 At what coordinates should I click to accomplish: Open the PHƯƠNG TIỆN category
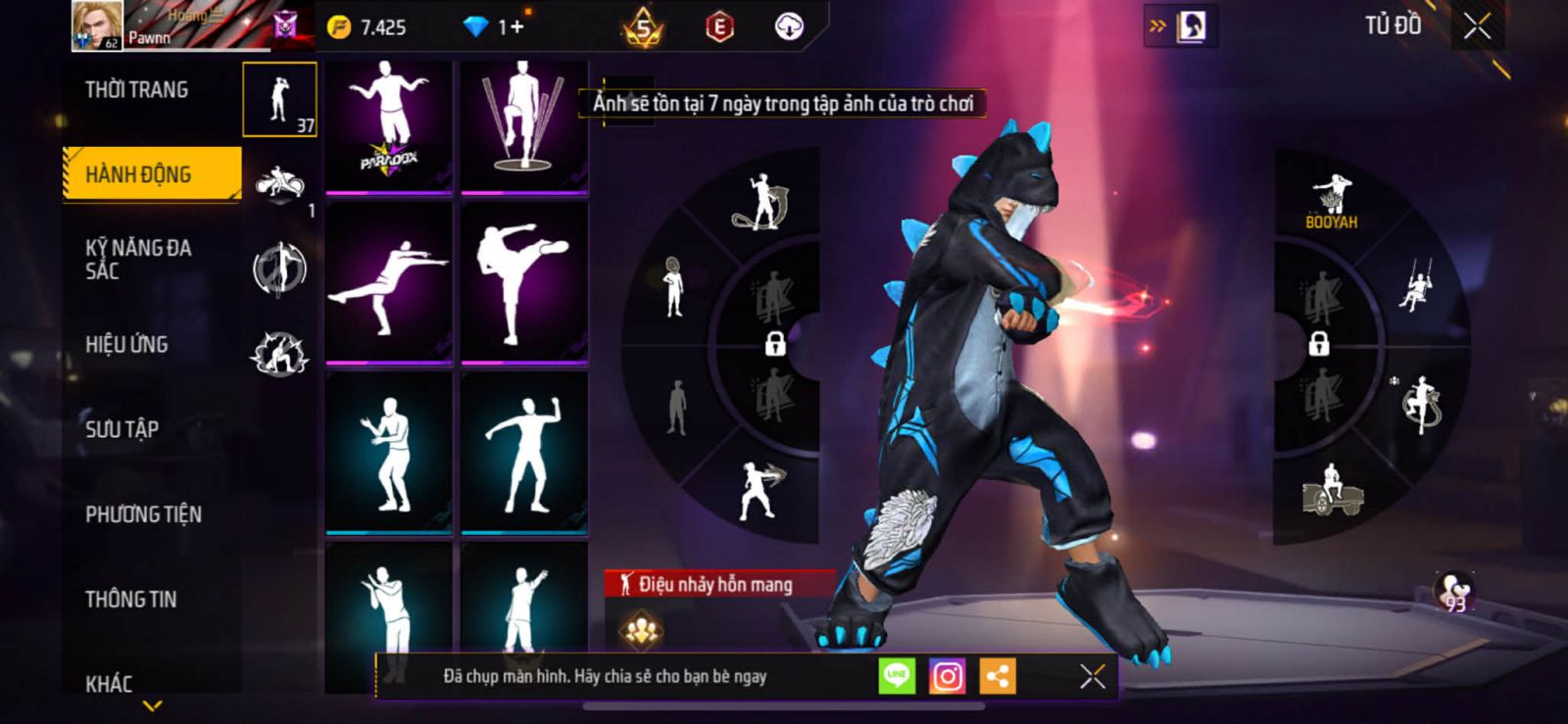[x=143, y=514]
